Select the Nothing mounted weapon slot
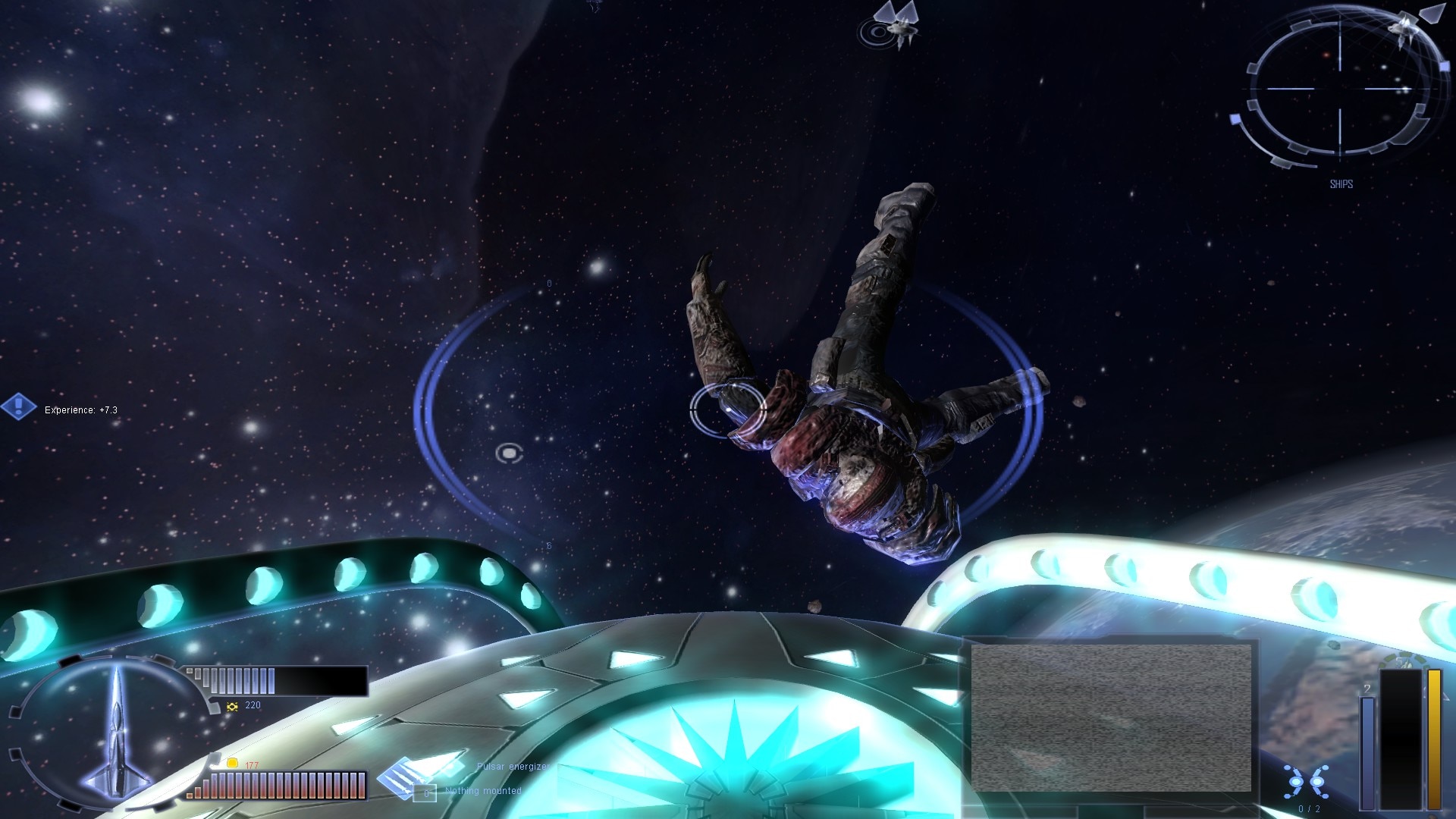This screenshot has width=1456, height=819. [426, 793]
